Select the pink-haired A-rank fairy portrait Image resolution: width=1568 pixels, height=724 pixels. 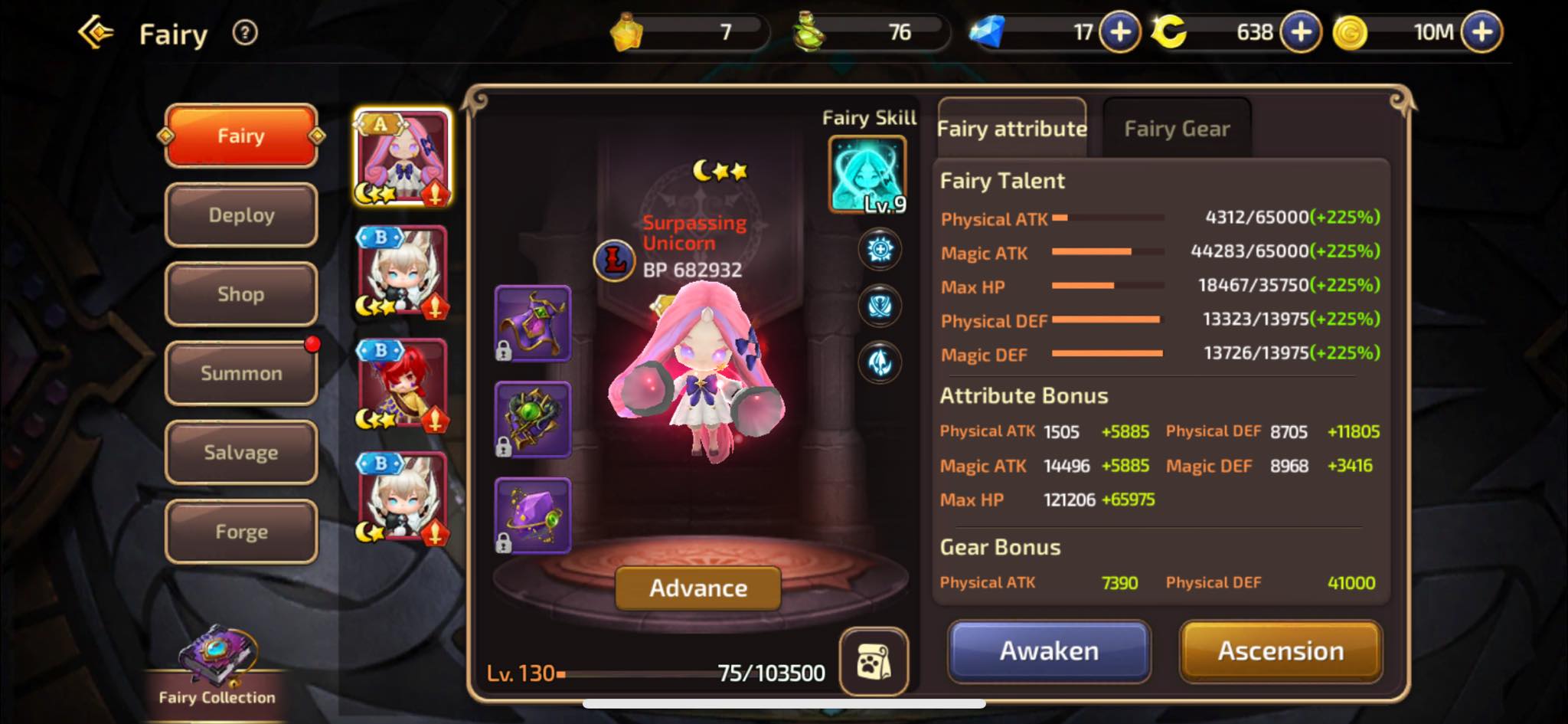pyautogui.click(x=402, y=158)
